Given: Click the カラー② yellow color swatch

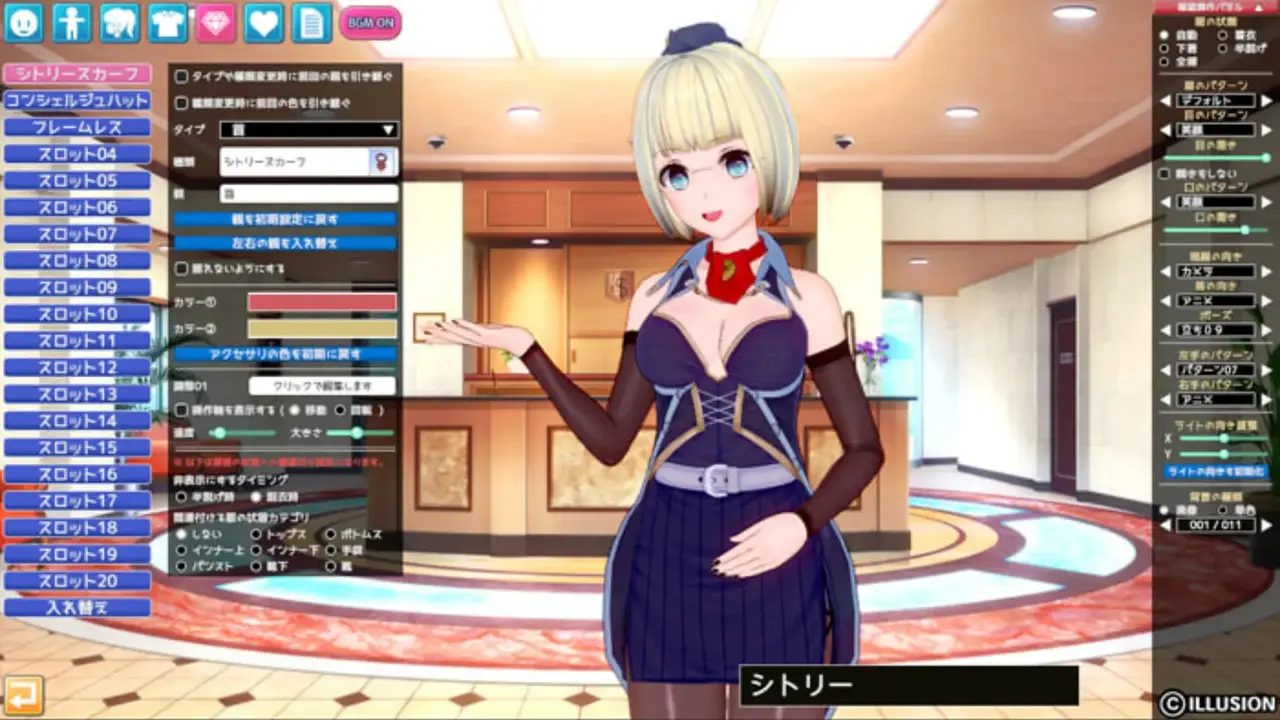Looking at the screenshot, I should (322, 328).
